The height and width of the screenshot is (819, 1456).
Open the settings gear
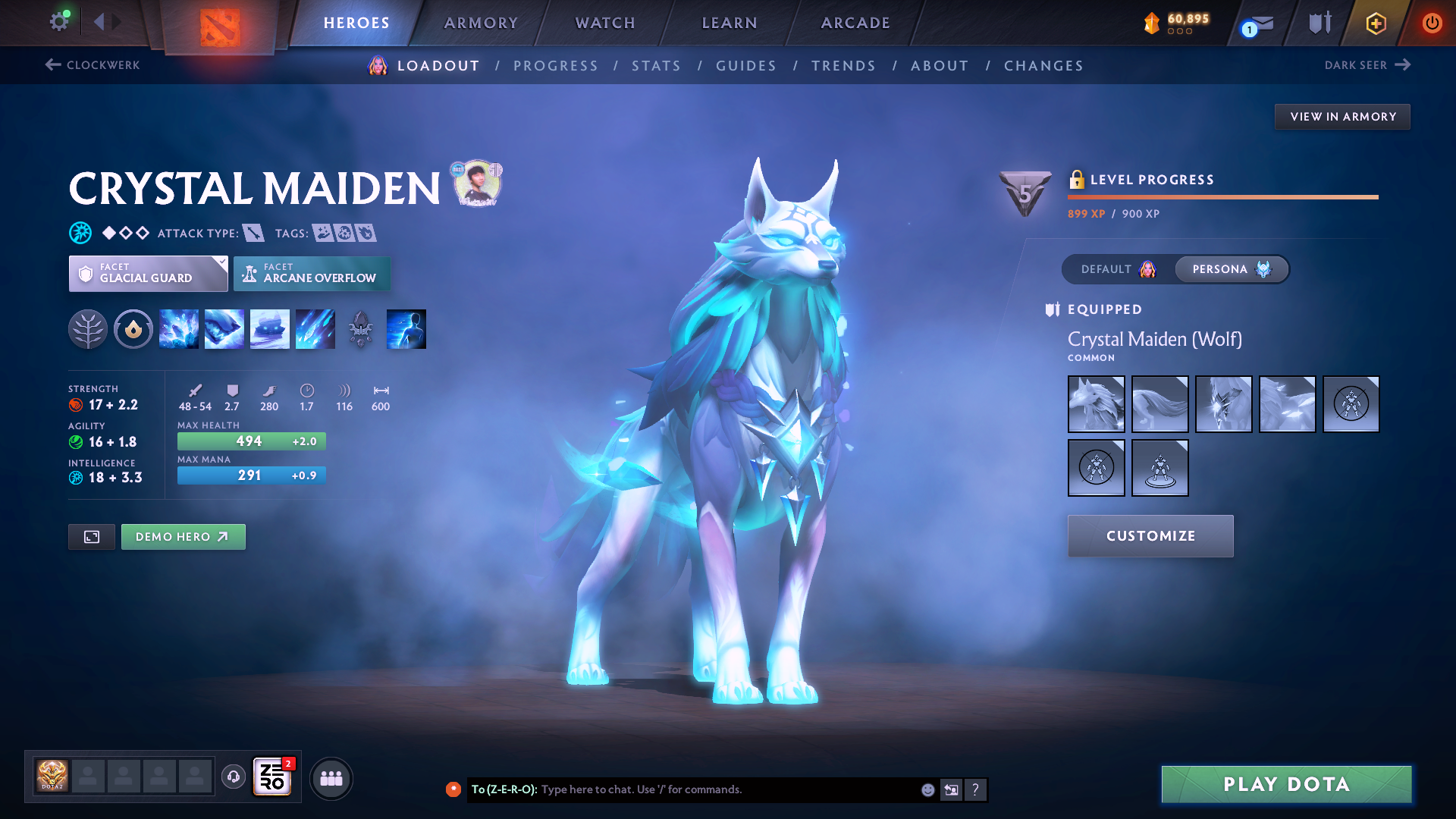(x=58, y=21)
